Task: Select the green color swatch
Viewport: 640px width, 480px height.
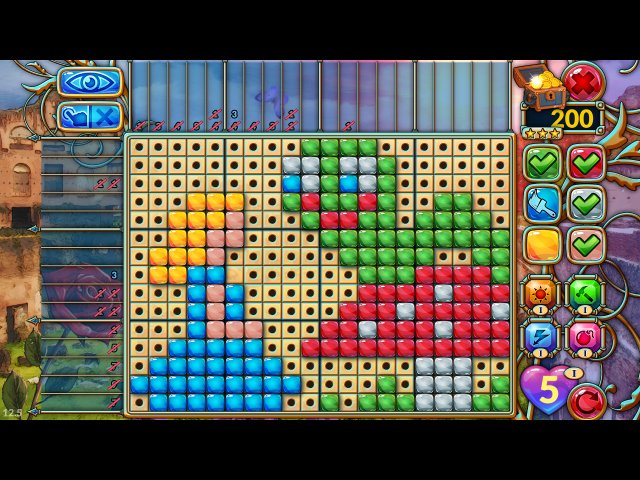Action: pos(543,163)
